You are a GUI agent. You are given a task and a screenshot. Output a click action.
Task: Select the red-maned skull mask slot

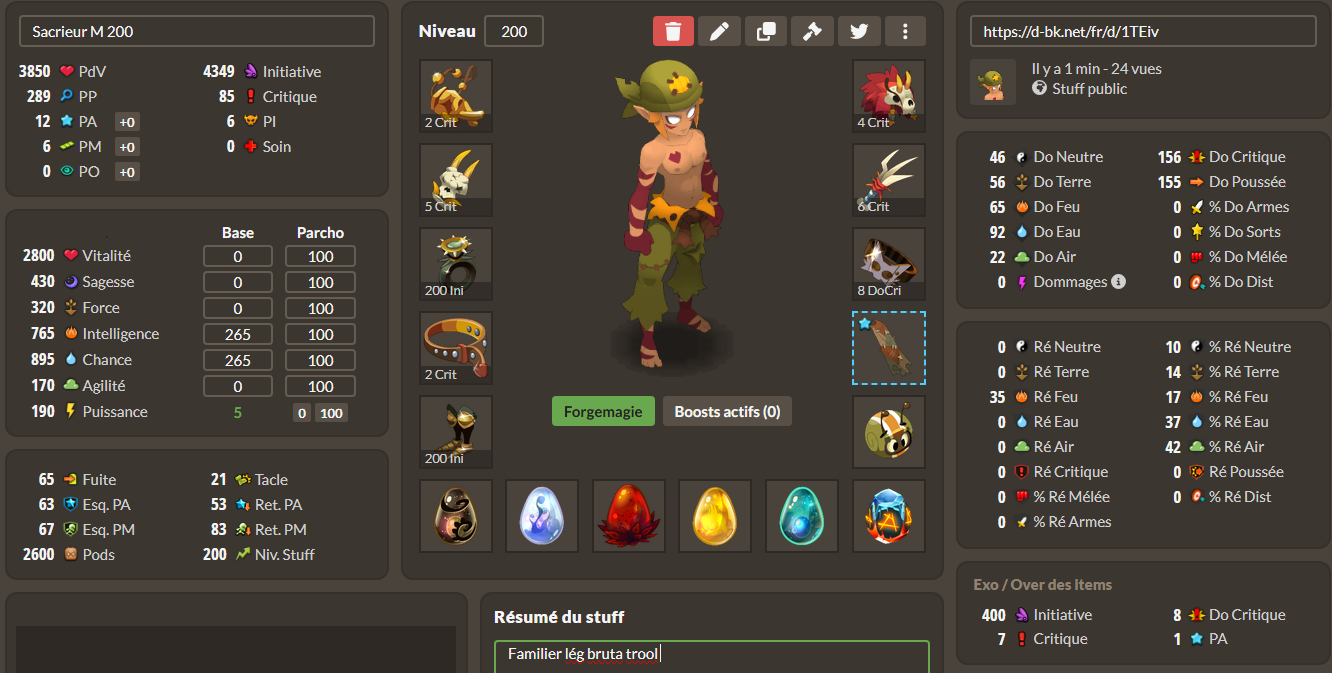(x=889, y=96)
